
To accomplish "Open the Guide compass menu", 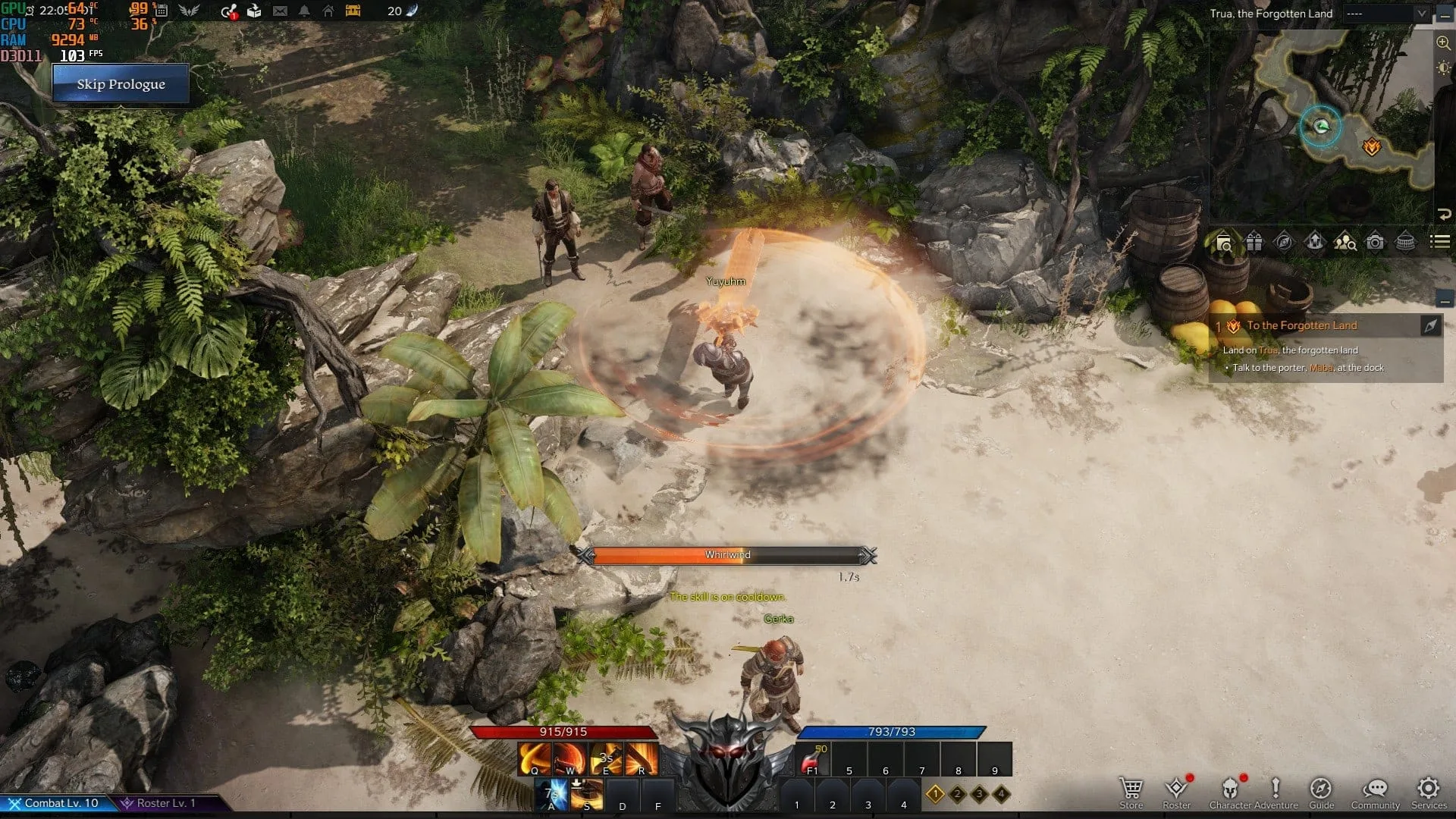I will (x=1321, y=791).
